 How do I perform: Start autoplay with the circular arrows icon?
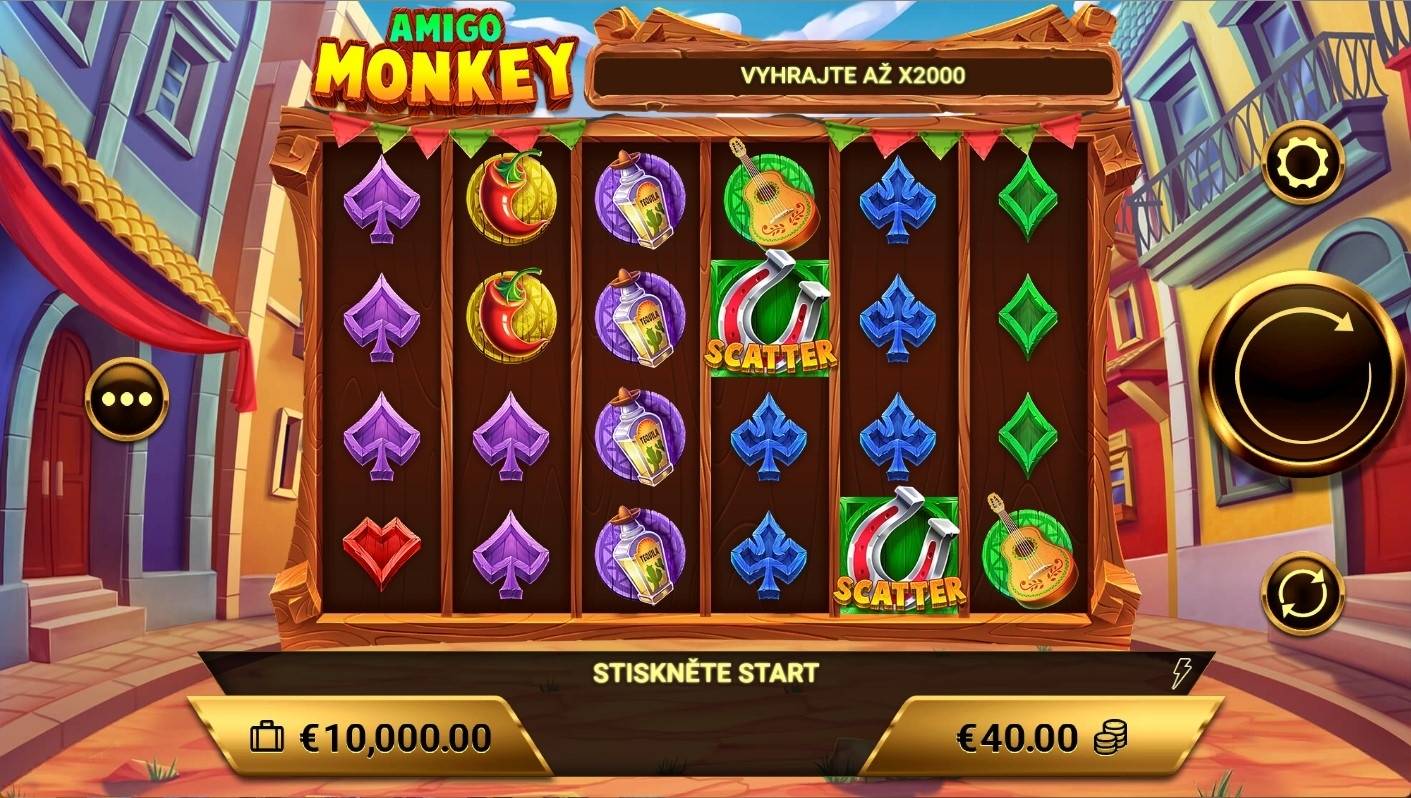(x=1302, y=590)
